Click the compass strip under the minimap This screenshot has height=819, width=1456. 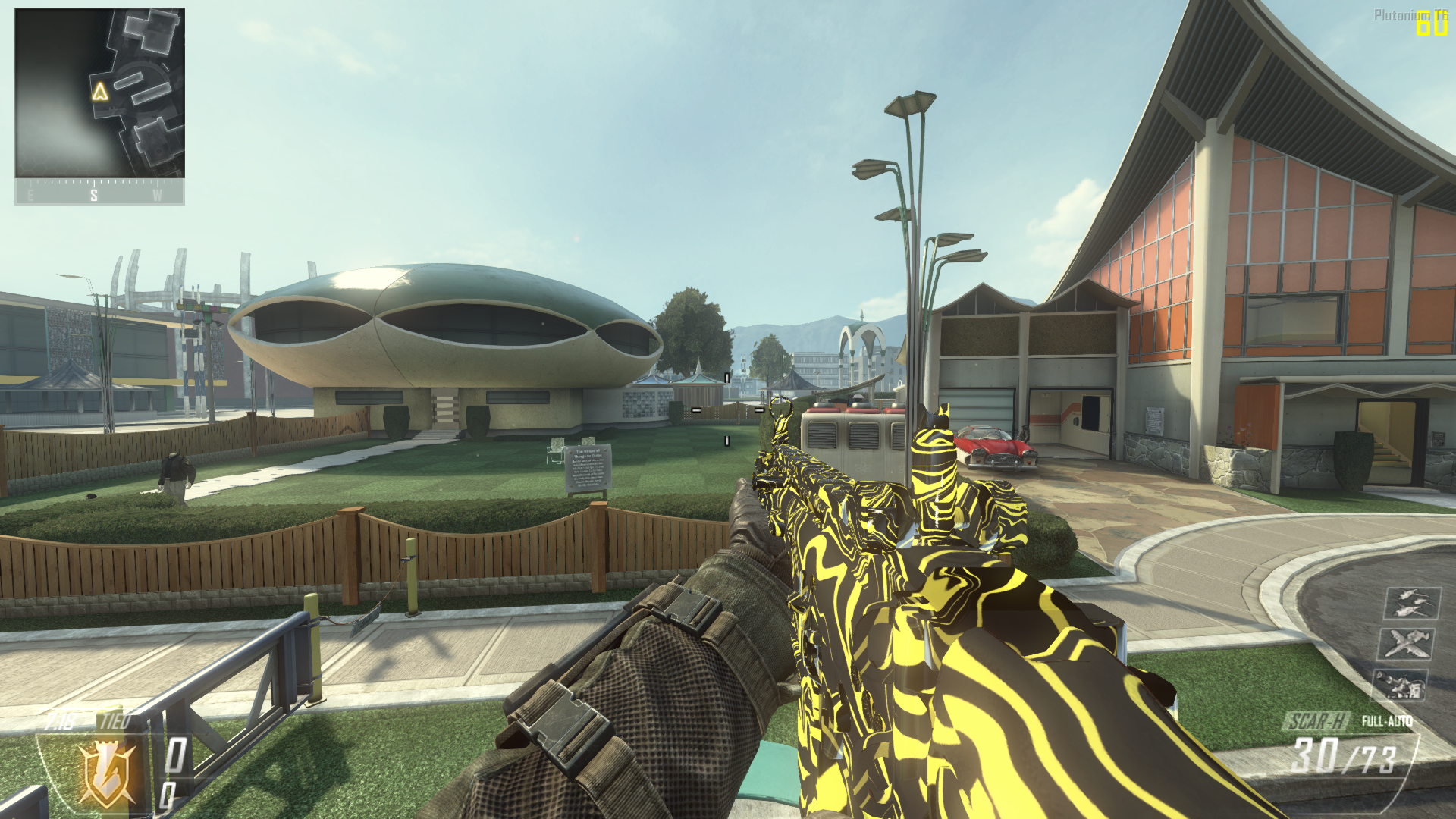tap(99, 193)
